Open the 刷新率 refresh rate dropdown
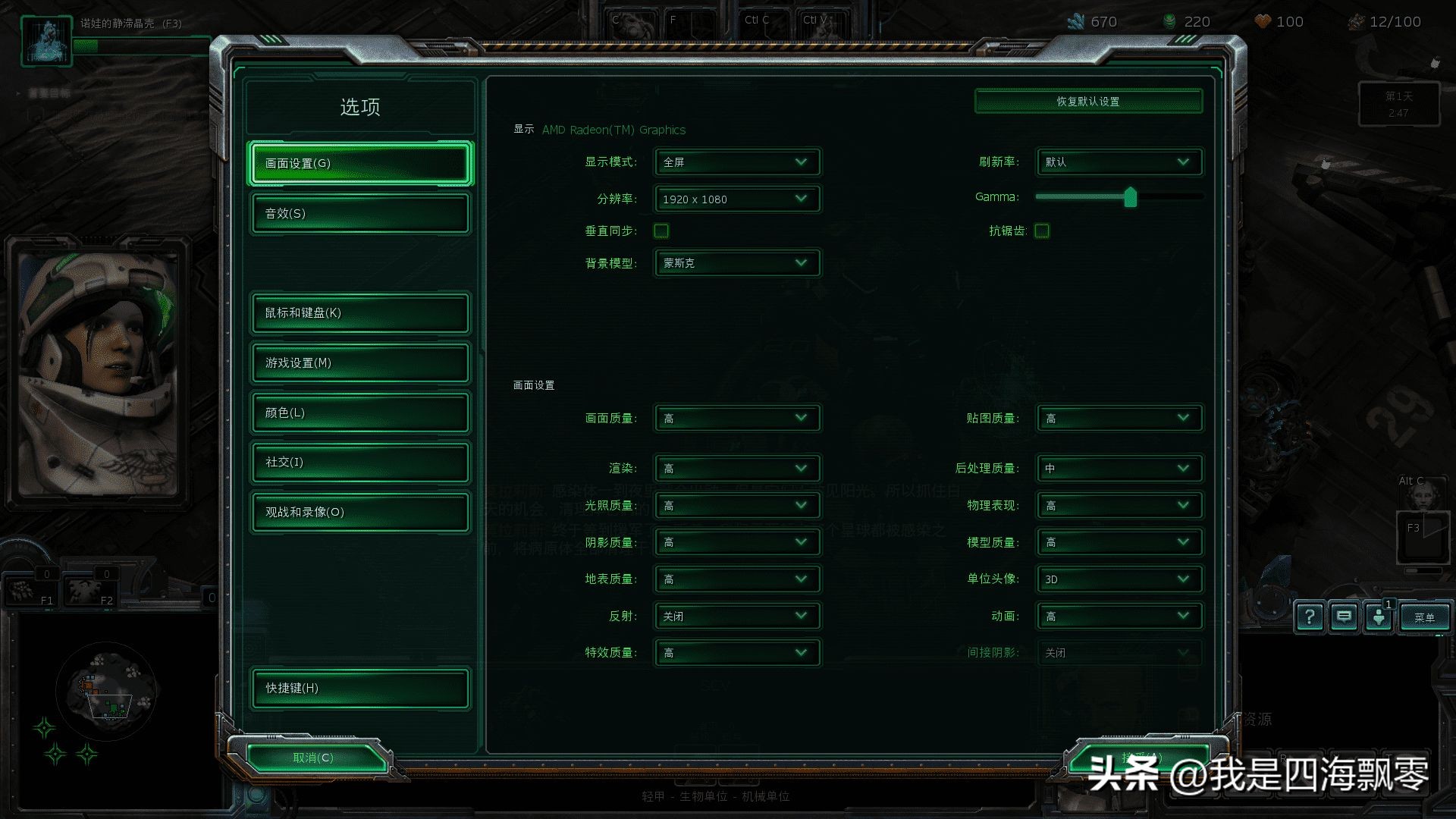 [1119, 162]
